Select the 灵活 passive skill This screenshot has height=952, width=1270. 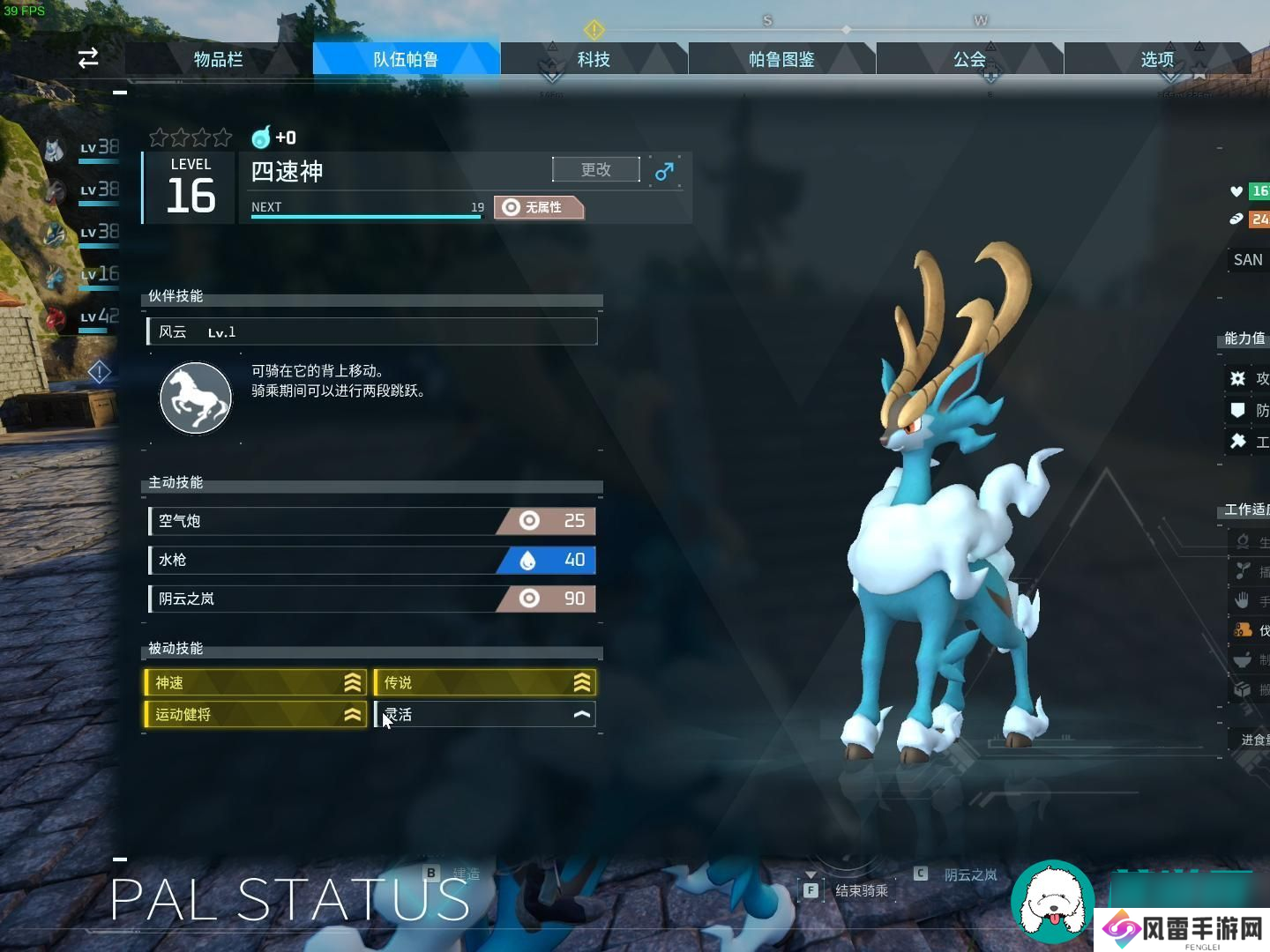tap(485, 714)
